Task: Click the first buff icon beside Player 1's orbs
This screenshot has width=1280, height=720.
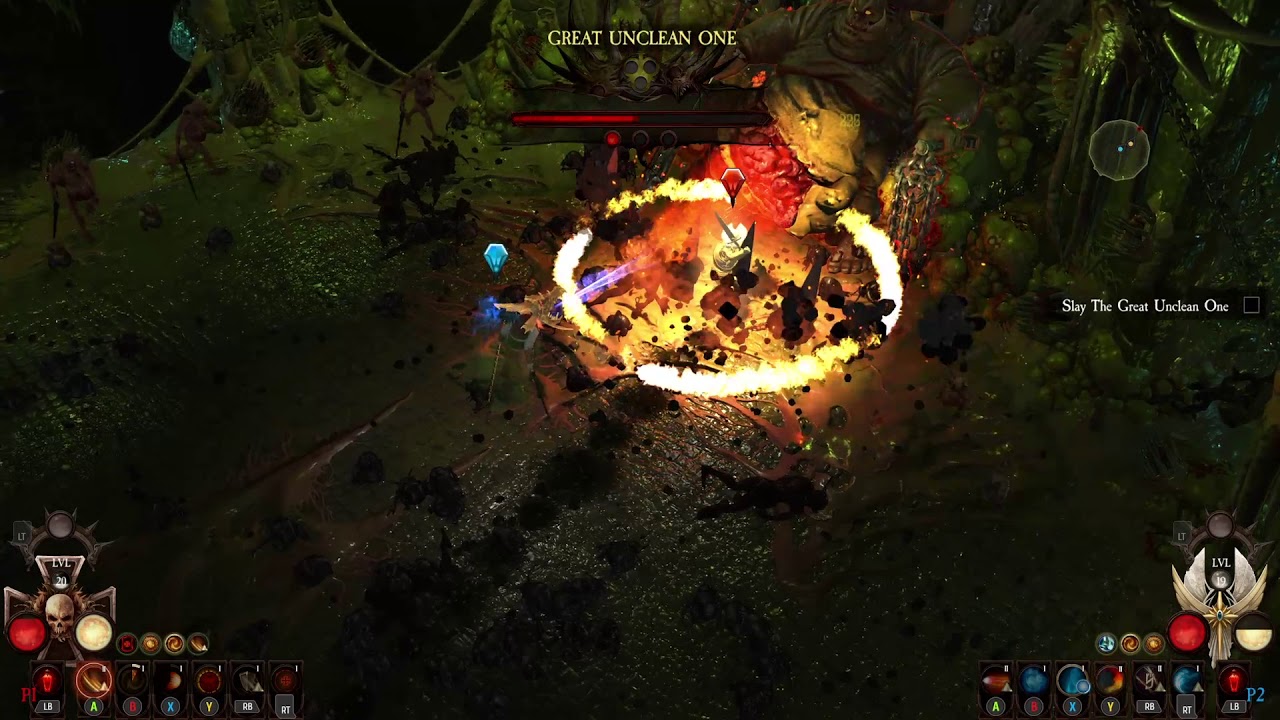Action: 126,644
